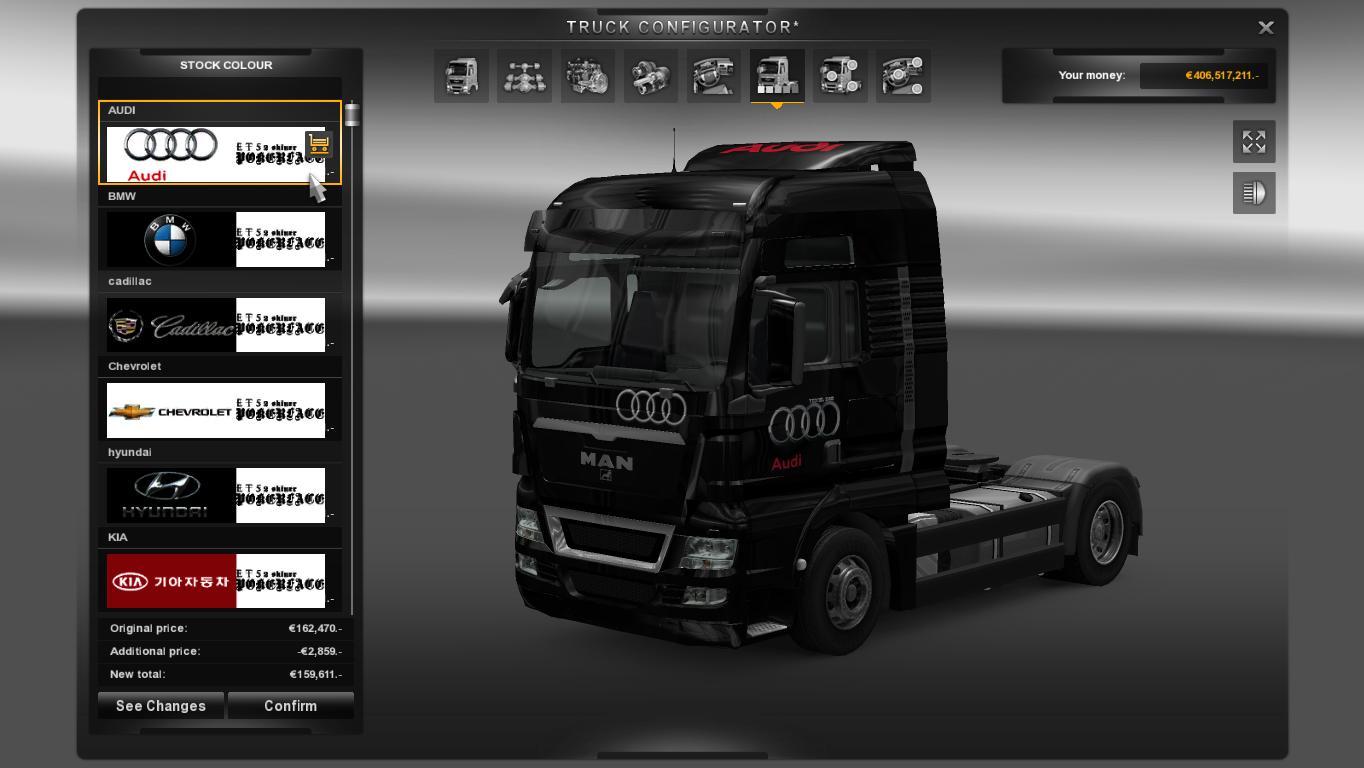Close the Truck Configurator window
Image resolution: width=1364 pixels, height=768 pixels.
(1265, 28)
